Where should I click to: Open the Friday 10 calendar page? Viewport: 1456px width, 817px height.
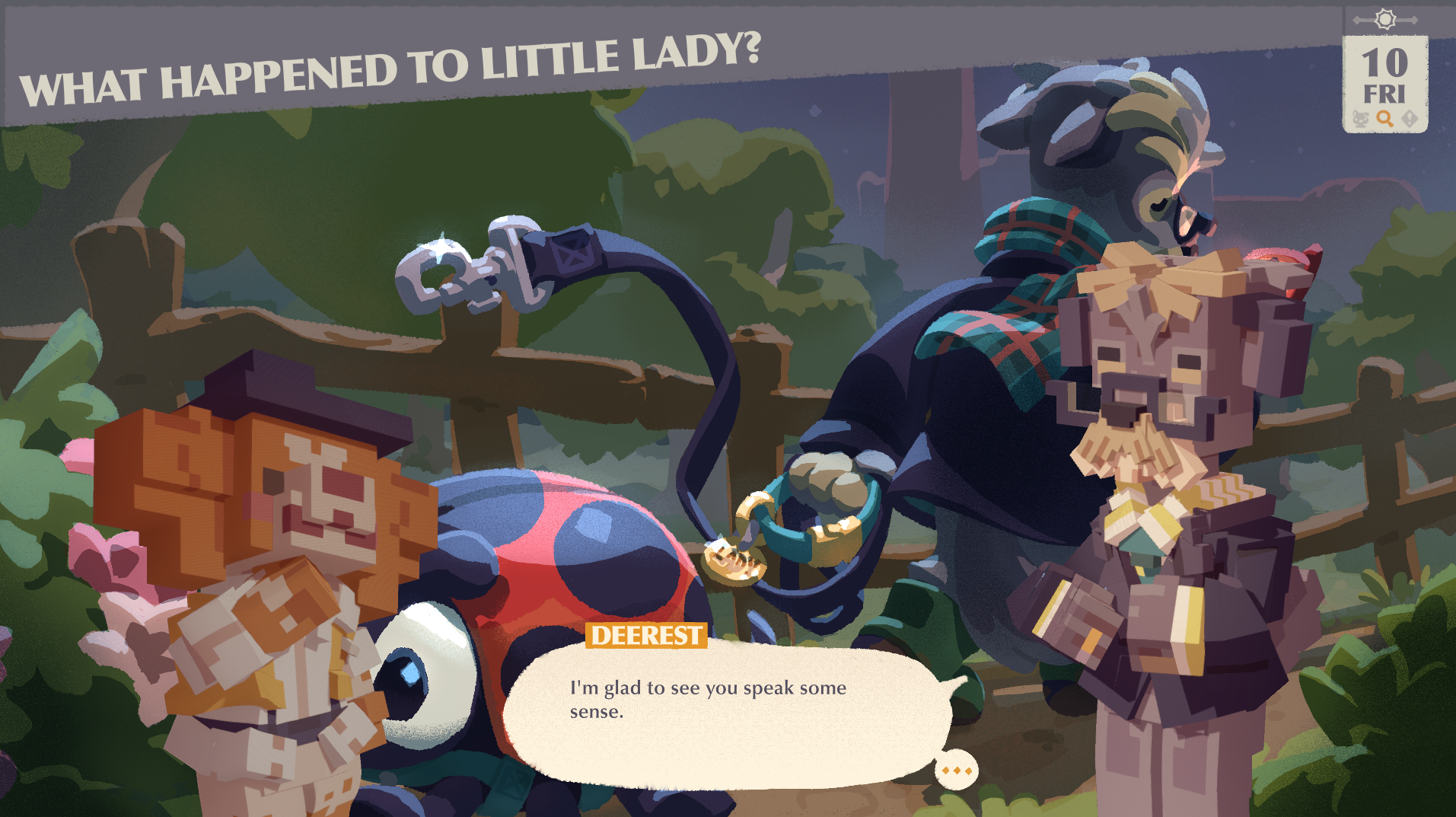tap(1384, 76)
